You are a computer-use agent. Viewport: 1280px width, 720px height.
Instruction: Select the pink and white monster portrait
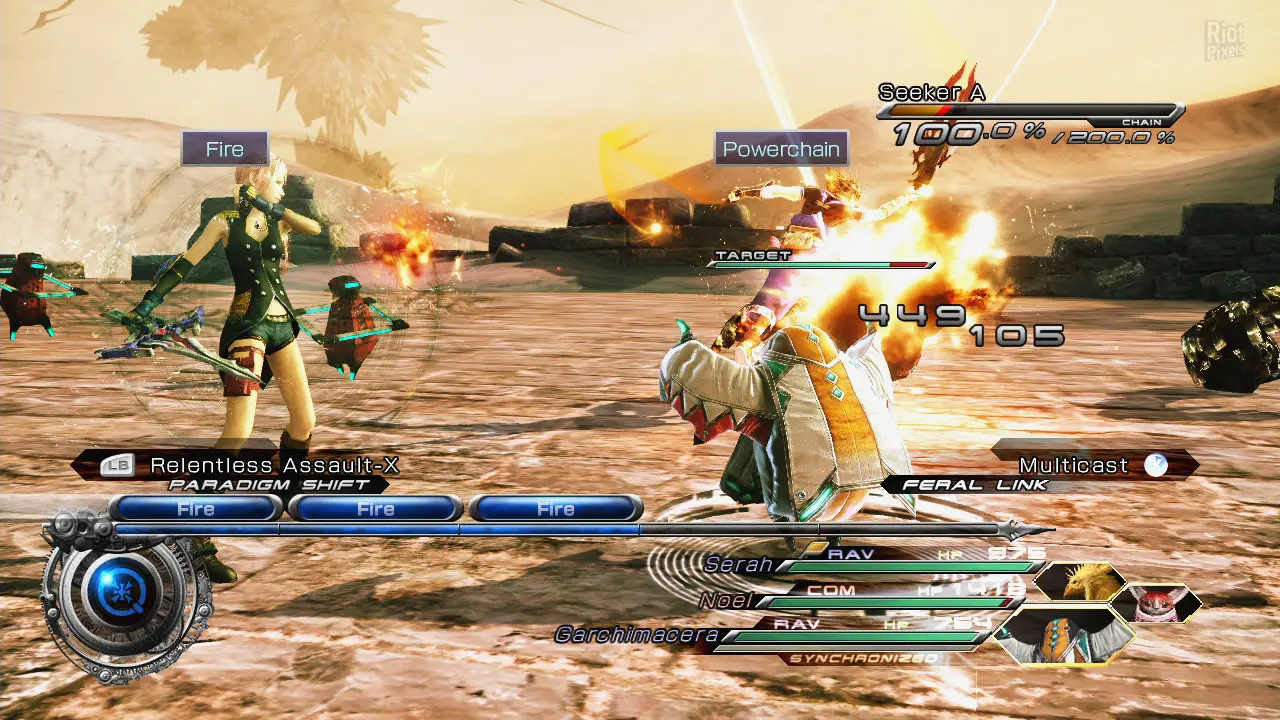pos(1155,603)
